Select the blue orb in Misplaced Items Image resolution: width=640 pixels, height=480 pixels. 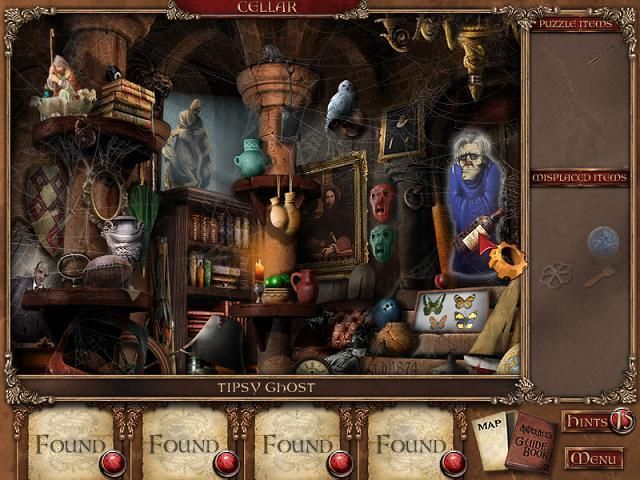click(x=600, y=240)
